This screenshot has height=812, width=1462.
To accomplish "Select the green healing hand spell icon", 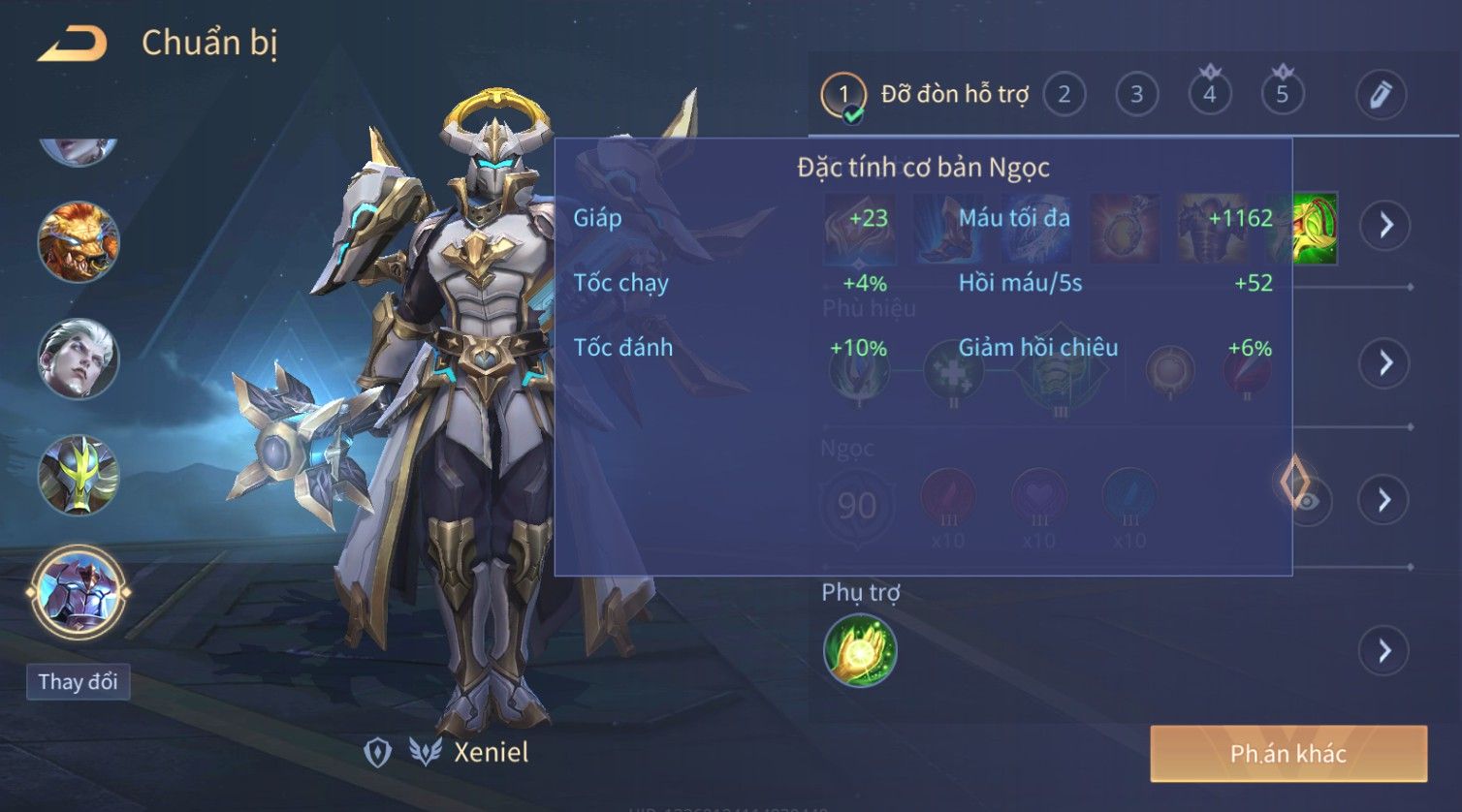I will pyautogui.click(x=860, y=650).
